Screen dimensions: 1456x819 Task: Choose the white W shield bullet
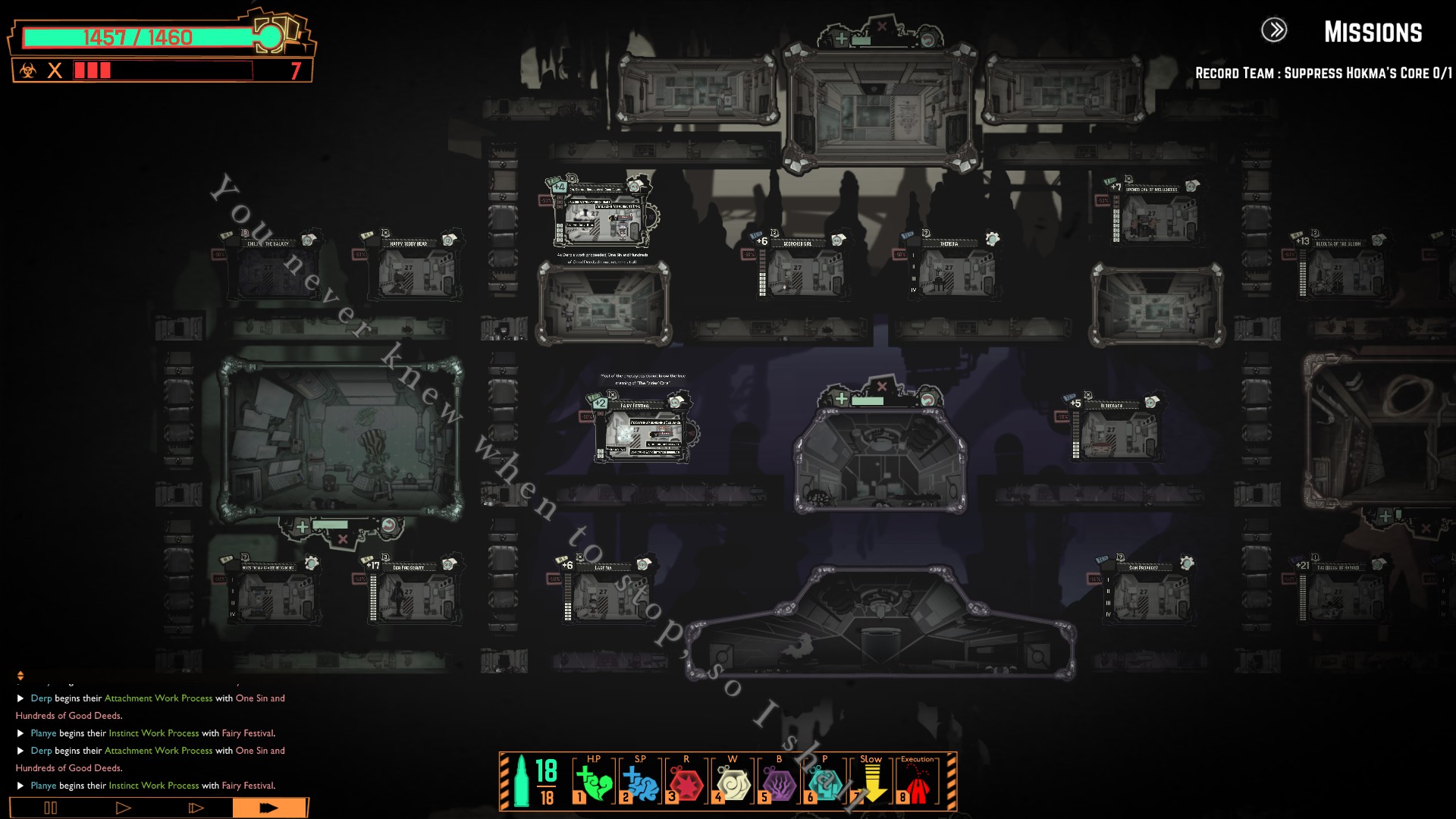point(733,783)
